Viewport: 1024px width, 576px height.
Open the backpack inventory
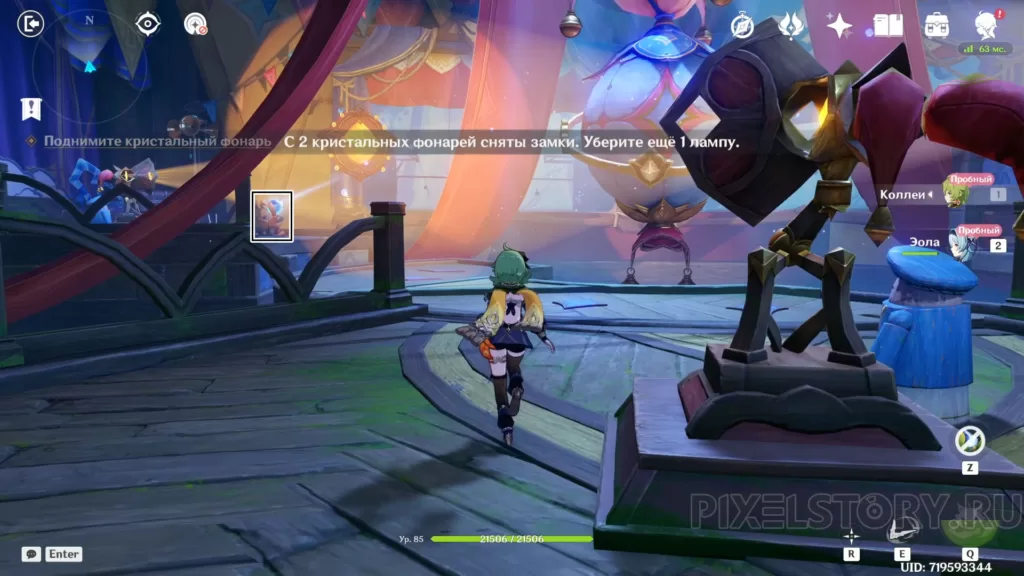pyautogui.click(x=937, y=24)
